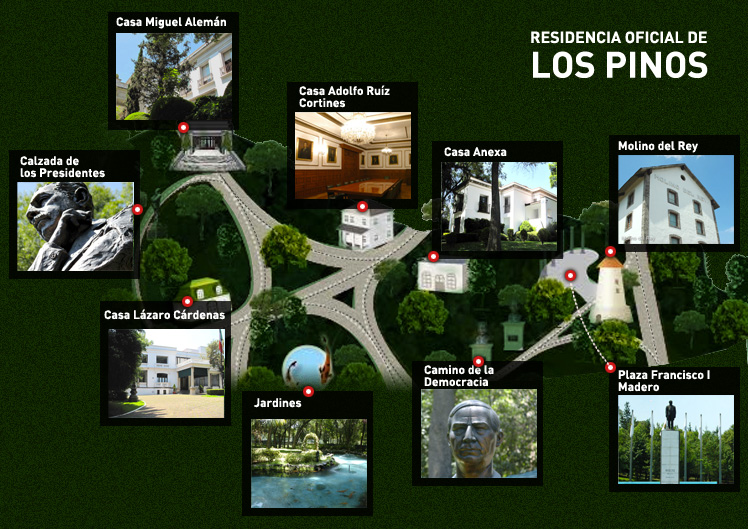
Task: Activate the red marker on Casa Adolfo Ruíz Cortines house
Action: point(362,207)
